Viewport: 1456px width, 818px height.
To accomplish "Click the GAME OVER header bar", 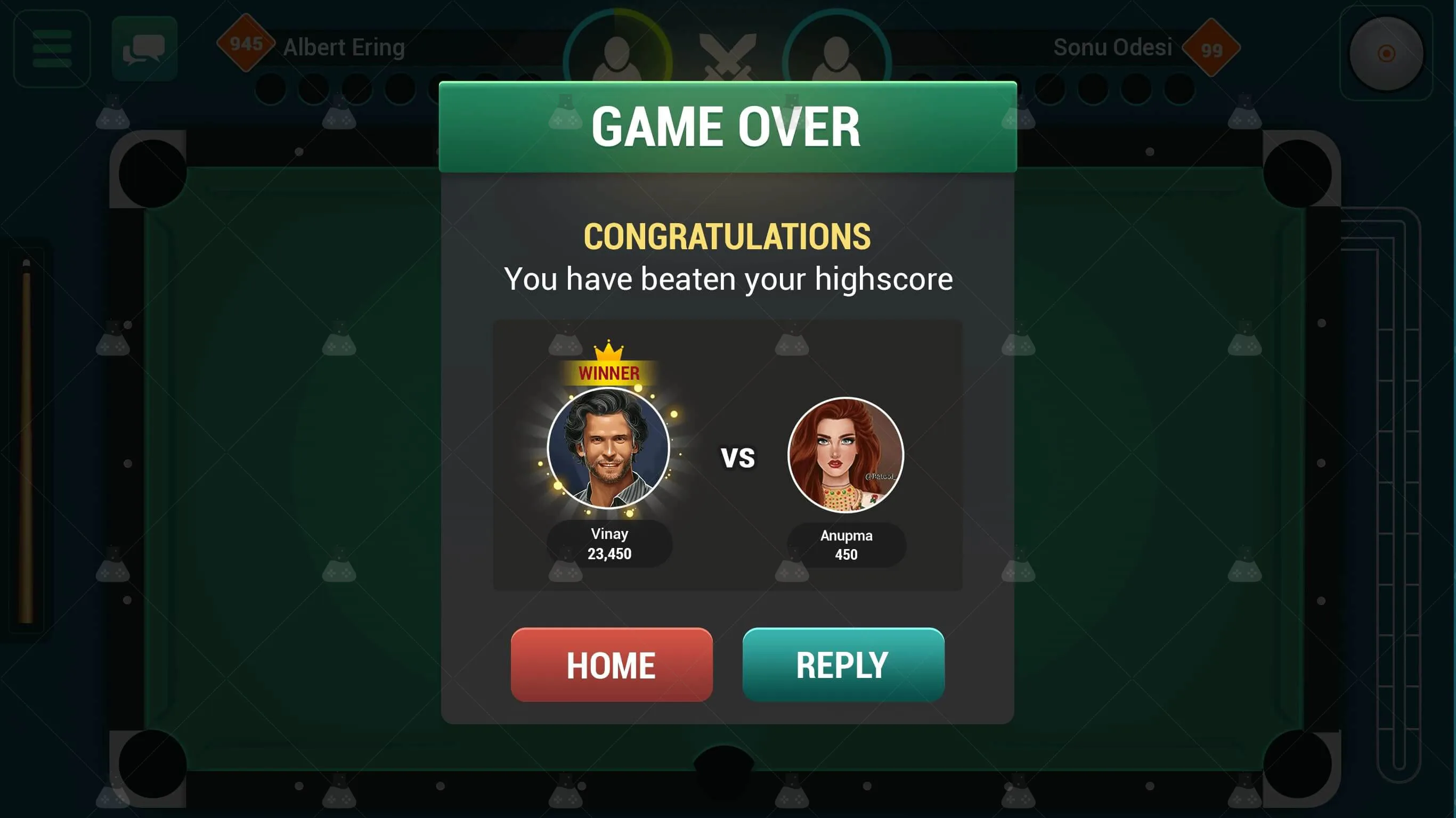I will click(727, 127).
